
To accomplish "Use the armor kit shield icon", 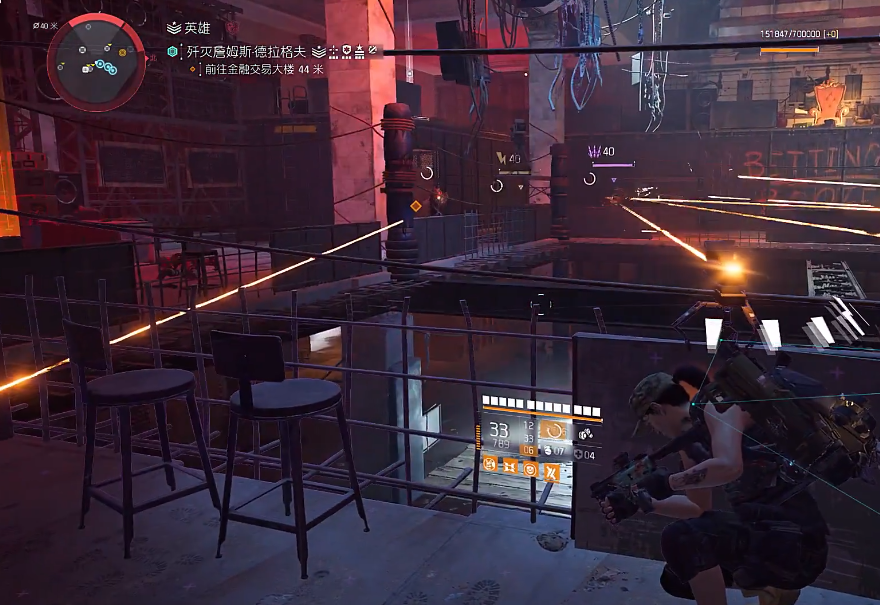I will 580,457.
